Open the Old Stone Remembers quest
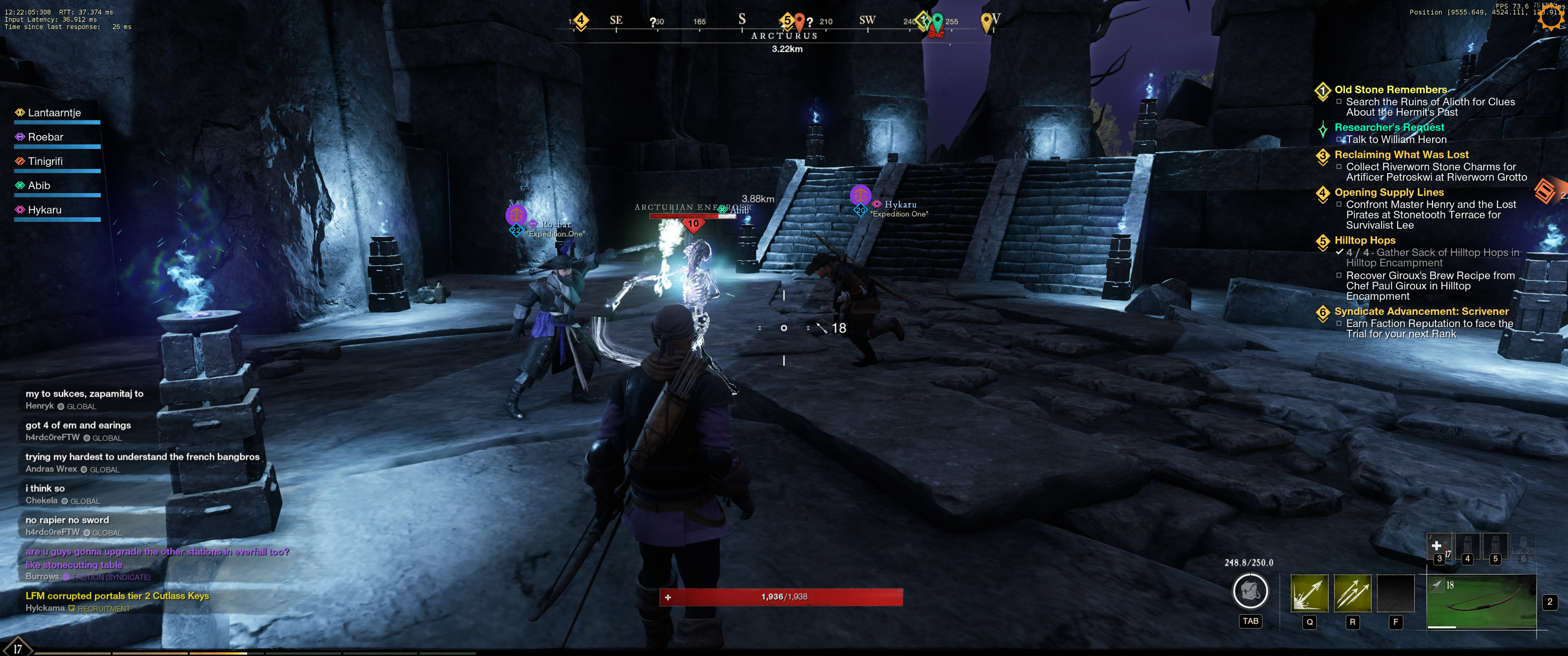Image resolution: width=1568 pixels, height=656 pixels. 1390,89
